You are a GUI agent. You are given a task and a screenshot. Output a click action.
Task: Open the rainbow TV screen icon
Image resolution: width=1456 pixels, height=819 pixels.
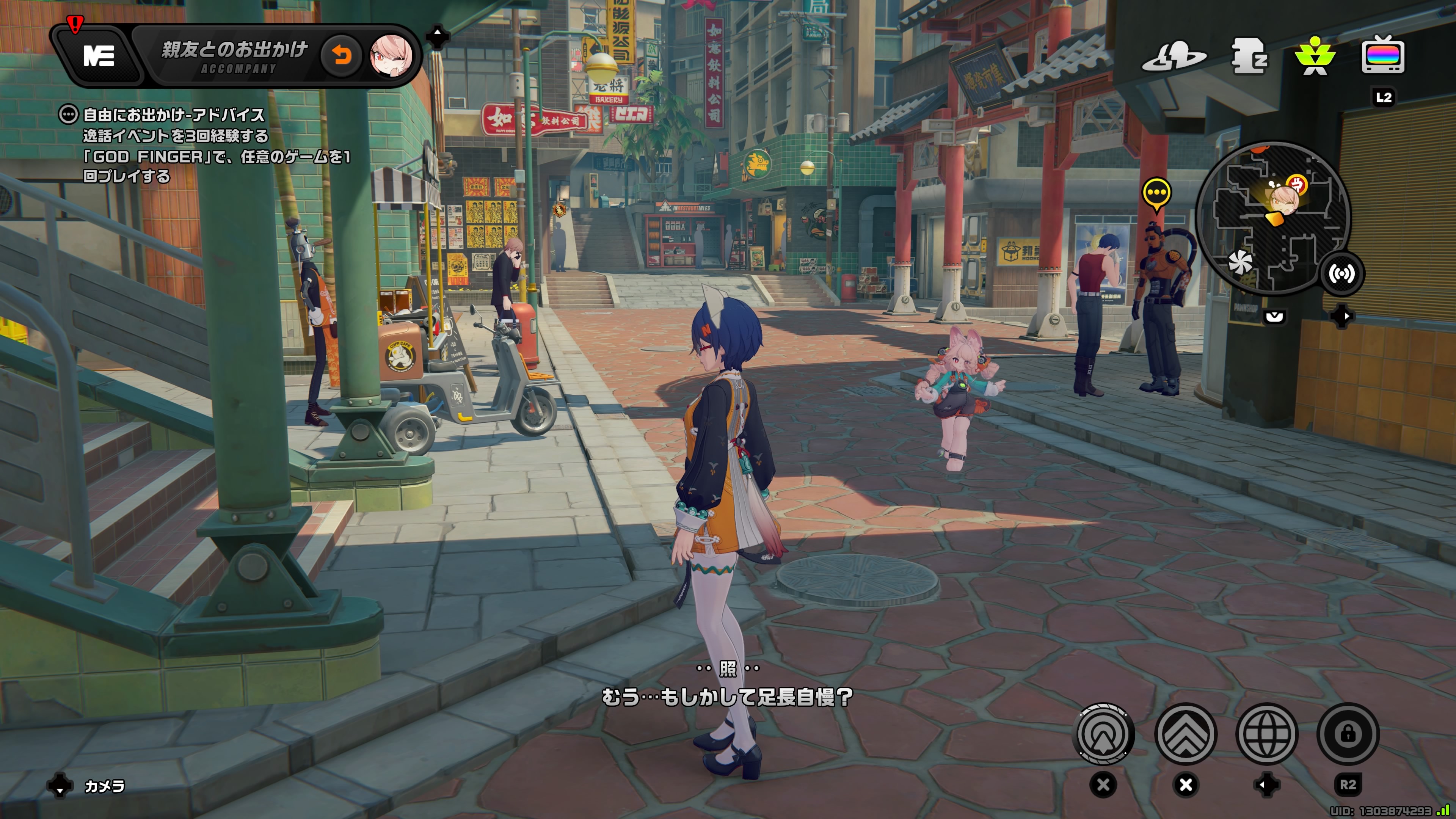[1382, 55]
